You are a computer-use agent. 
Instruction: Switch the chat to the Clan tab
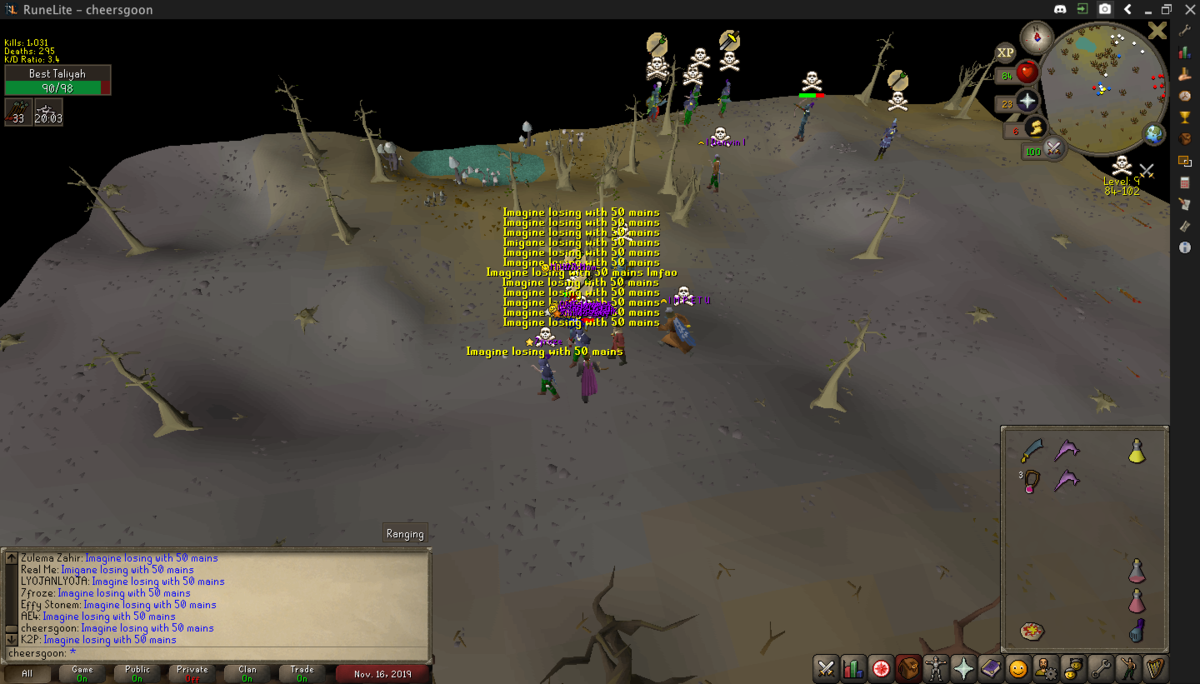click(247, 673)
